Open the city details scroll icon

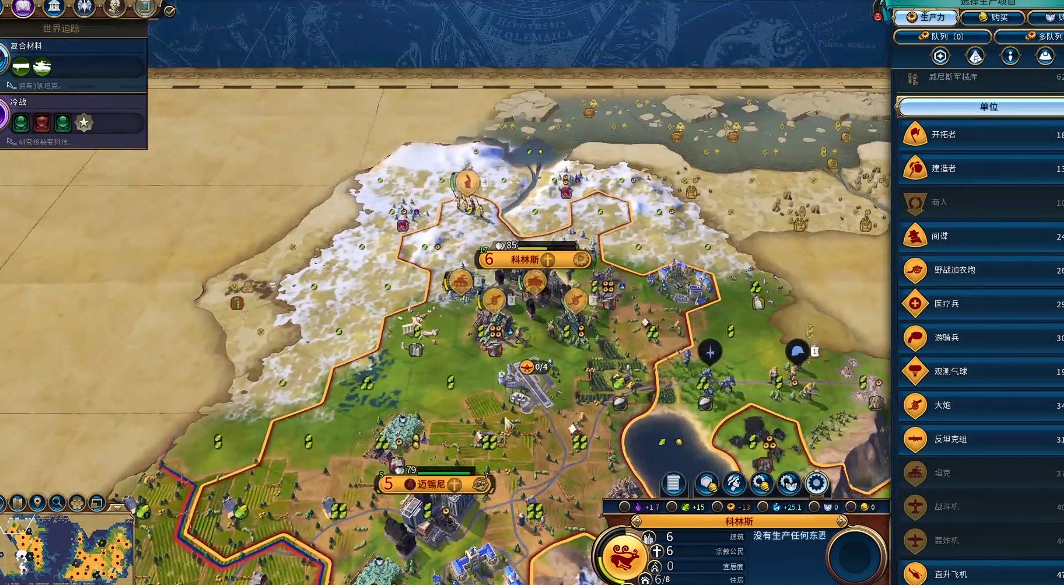674,483
